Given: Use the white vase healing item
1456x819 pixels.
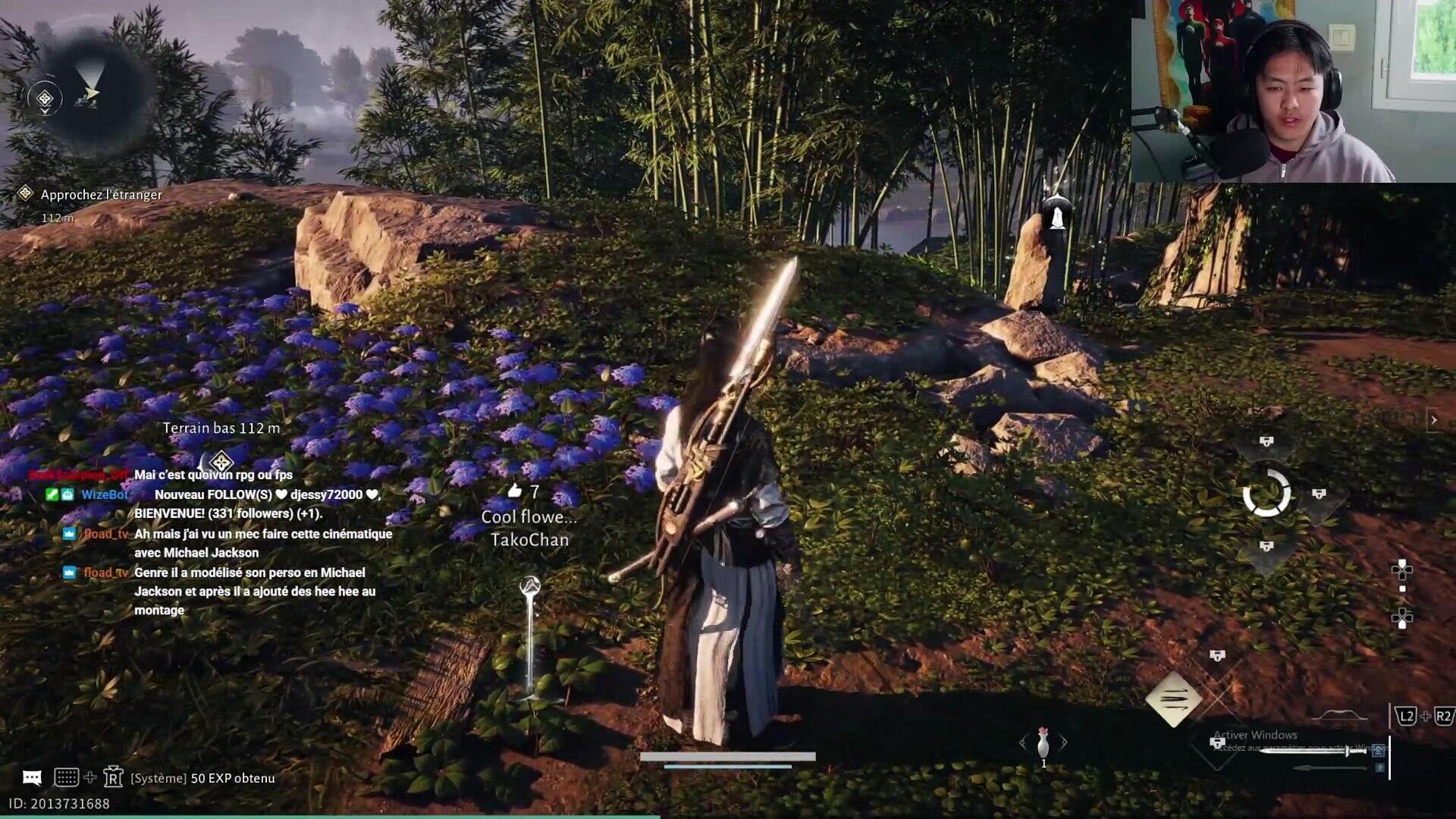Looking at the screenshot, I should click(1043, 742).
